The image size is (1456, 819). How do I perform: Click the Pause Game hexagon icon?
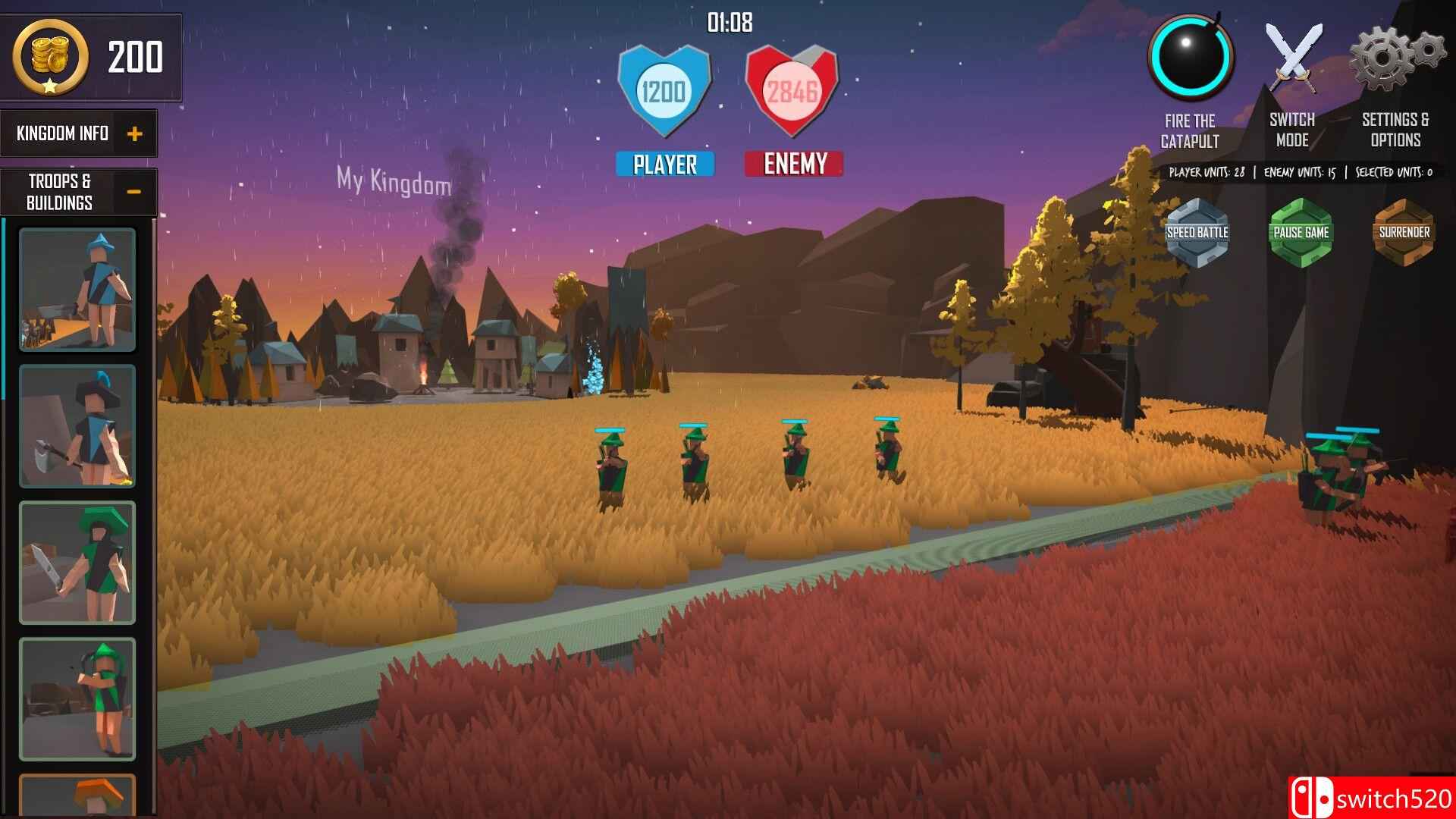pos(1302,234)
